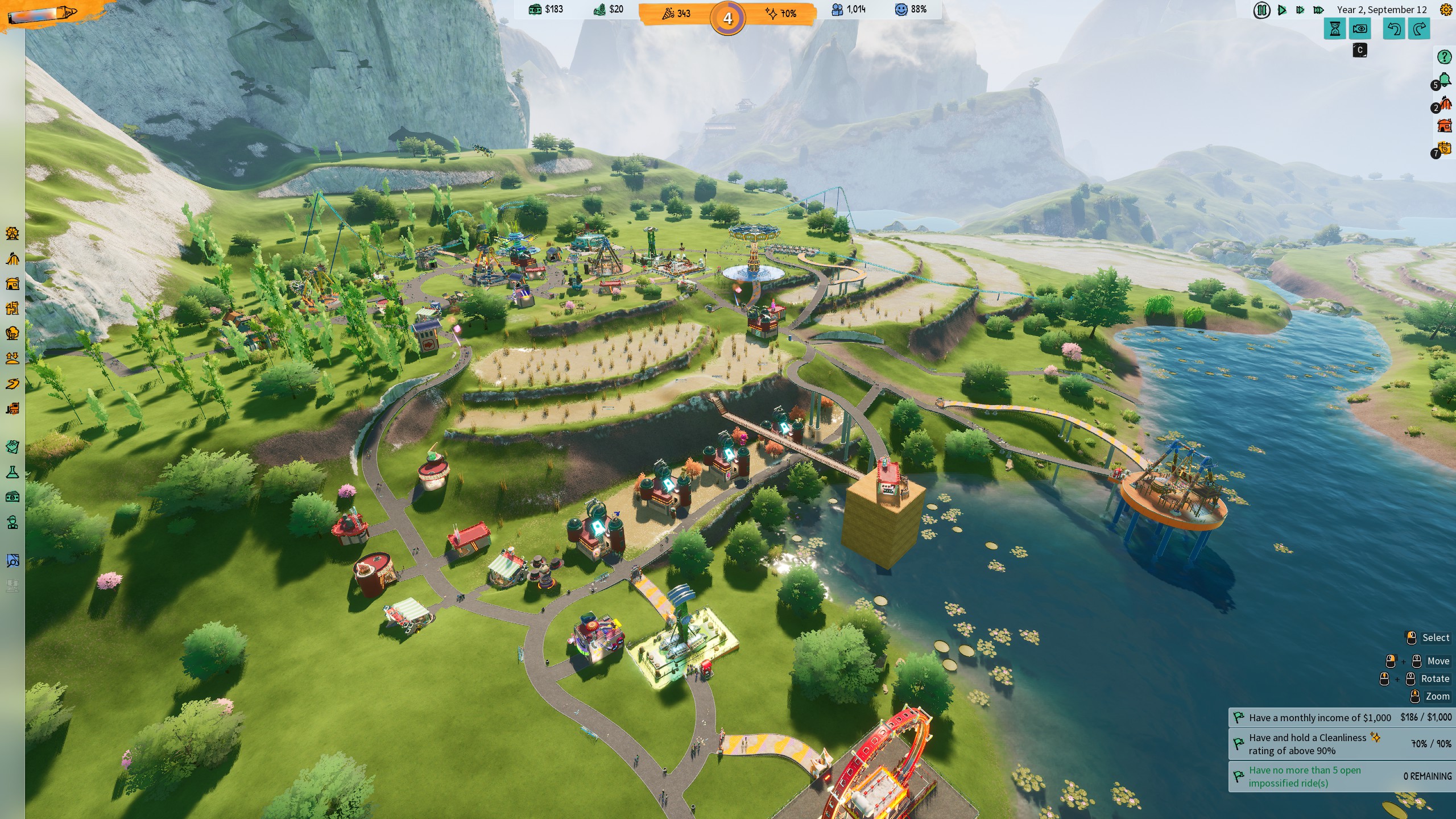Open the money finances menu
1456x819 pixels.
point(13,497)
